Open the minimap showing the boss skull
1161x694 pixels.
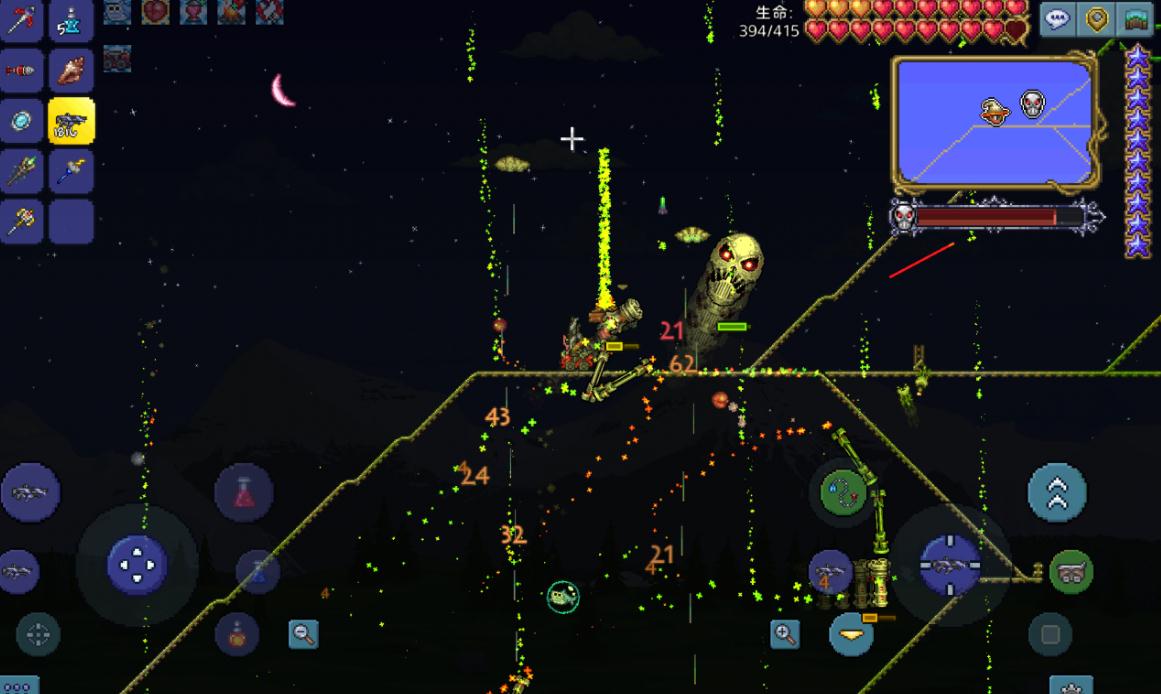tap(995, 122)
